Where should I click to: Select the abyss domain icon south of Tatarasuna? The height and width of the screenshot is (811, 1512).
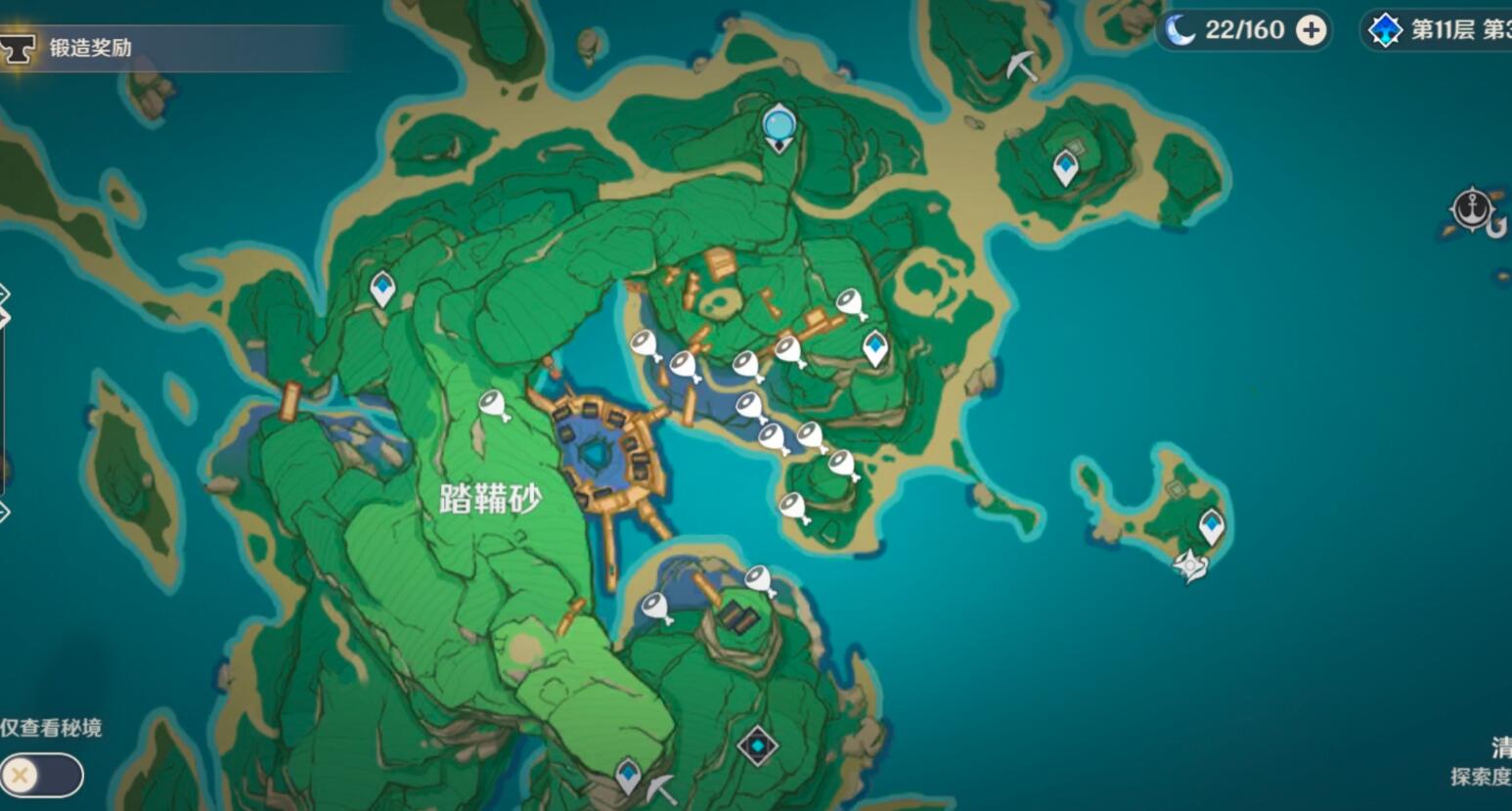tap(758, 743)
